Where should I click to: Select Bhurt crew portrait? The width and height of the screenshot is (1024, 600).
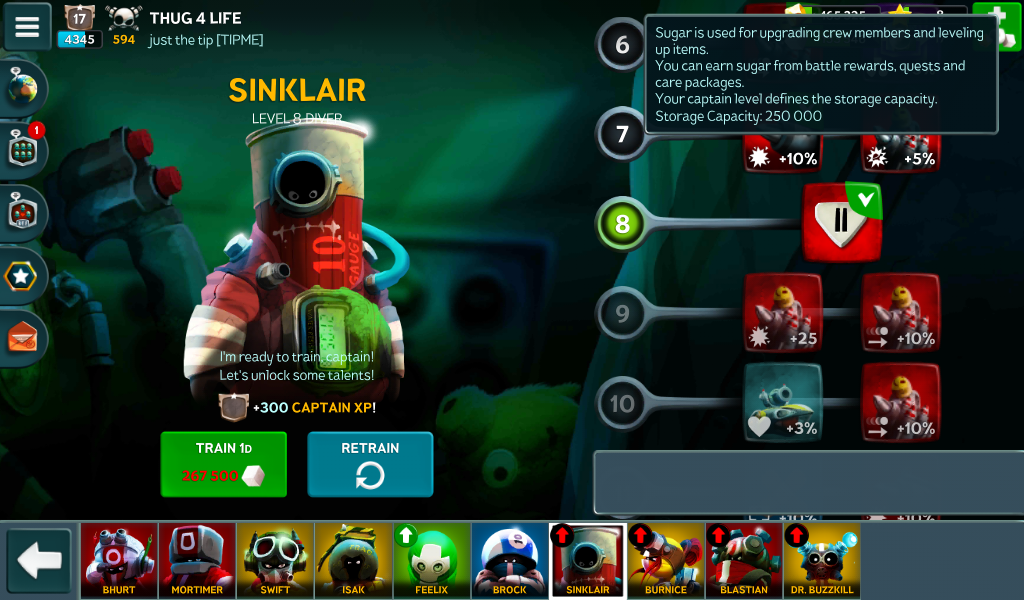click(x=119, y=560)
